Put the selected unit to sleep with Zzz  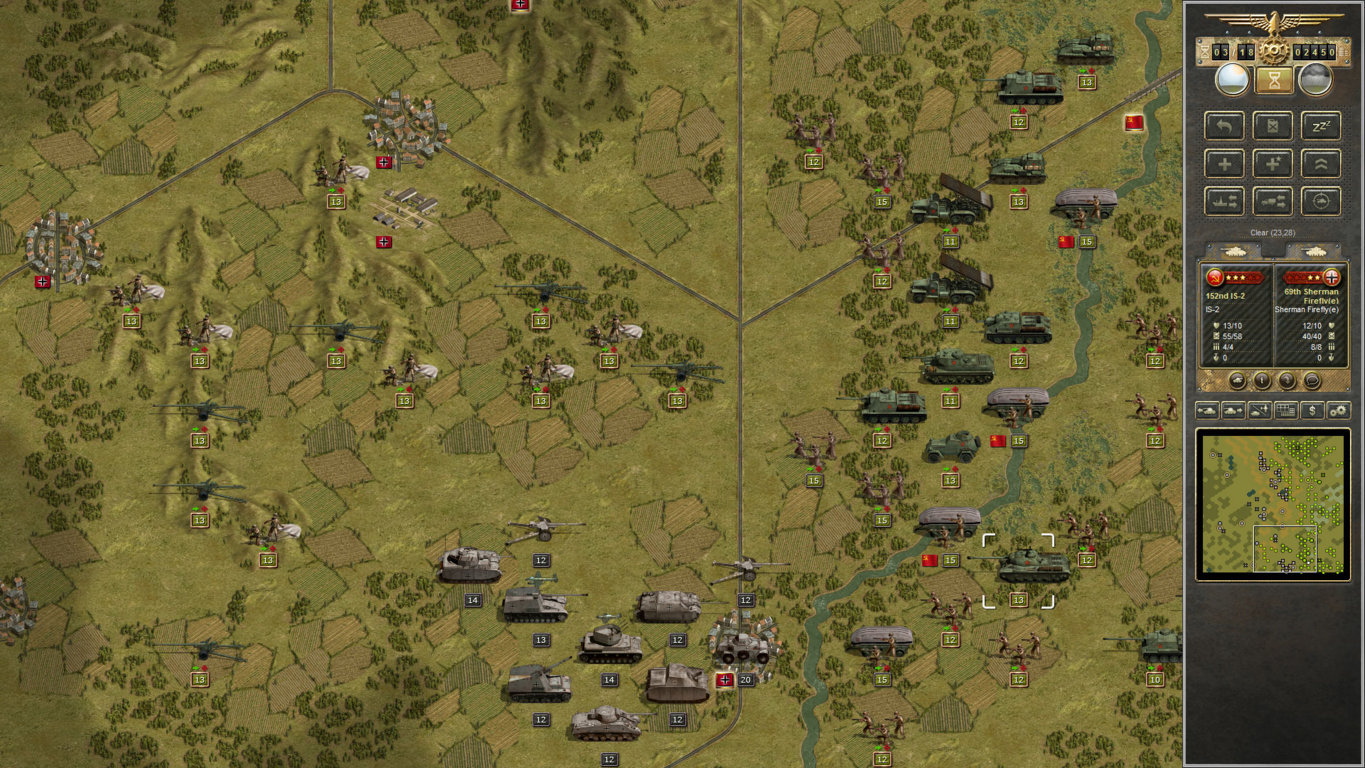click(1320, 125)
